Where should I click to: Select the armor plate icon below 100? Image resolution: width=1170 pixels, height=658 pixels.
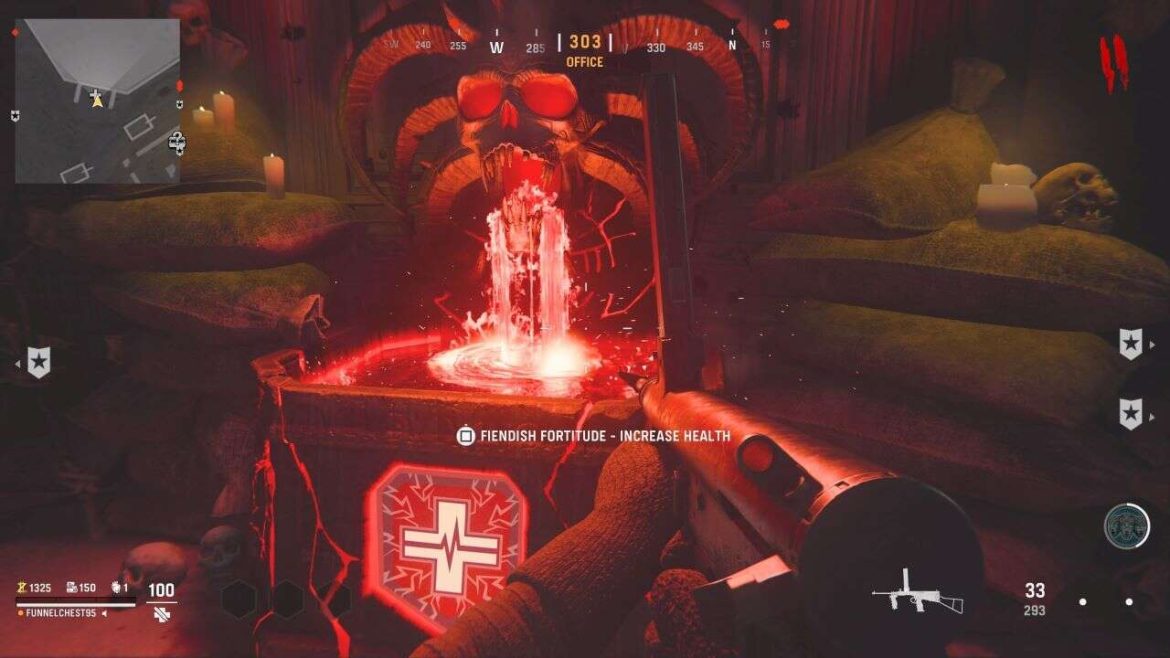point(161,612)
